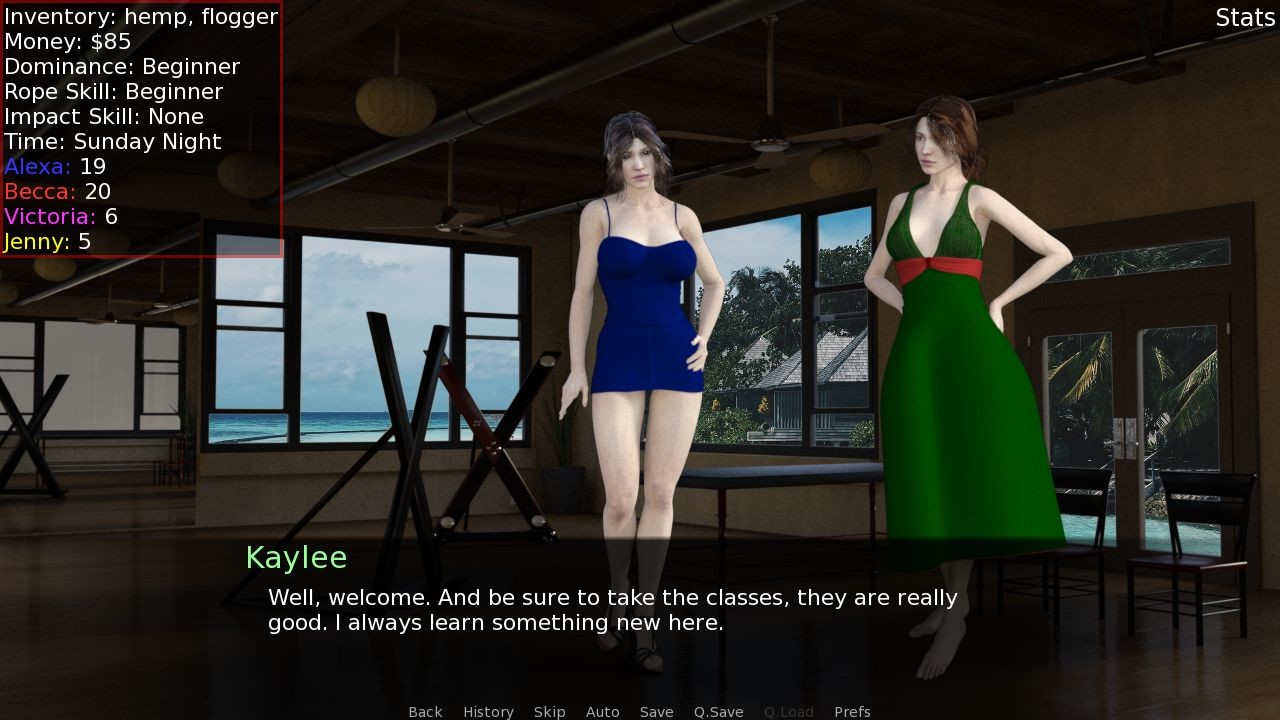Open the Stats panel toggle

pyautogui.click(x=1245, y=18)
